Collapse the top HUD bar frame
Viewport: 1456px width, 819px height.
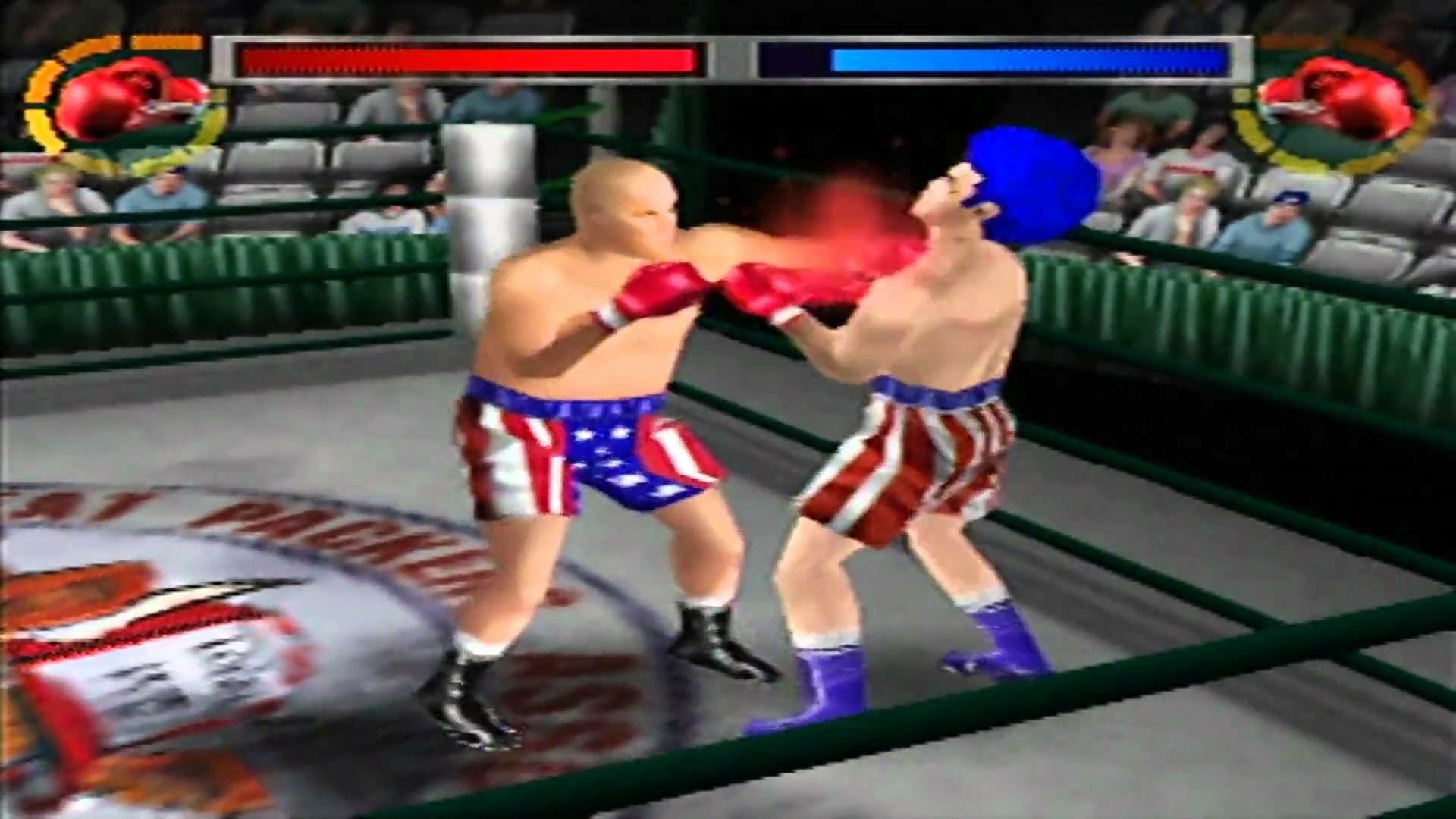tap(730, 61)
